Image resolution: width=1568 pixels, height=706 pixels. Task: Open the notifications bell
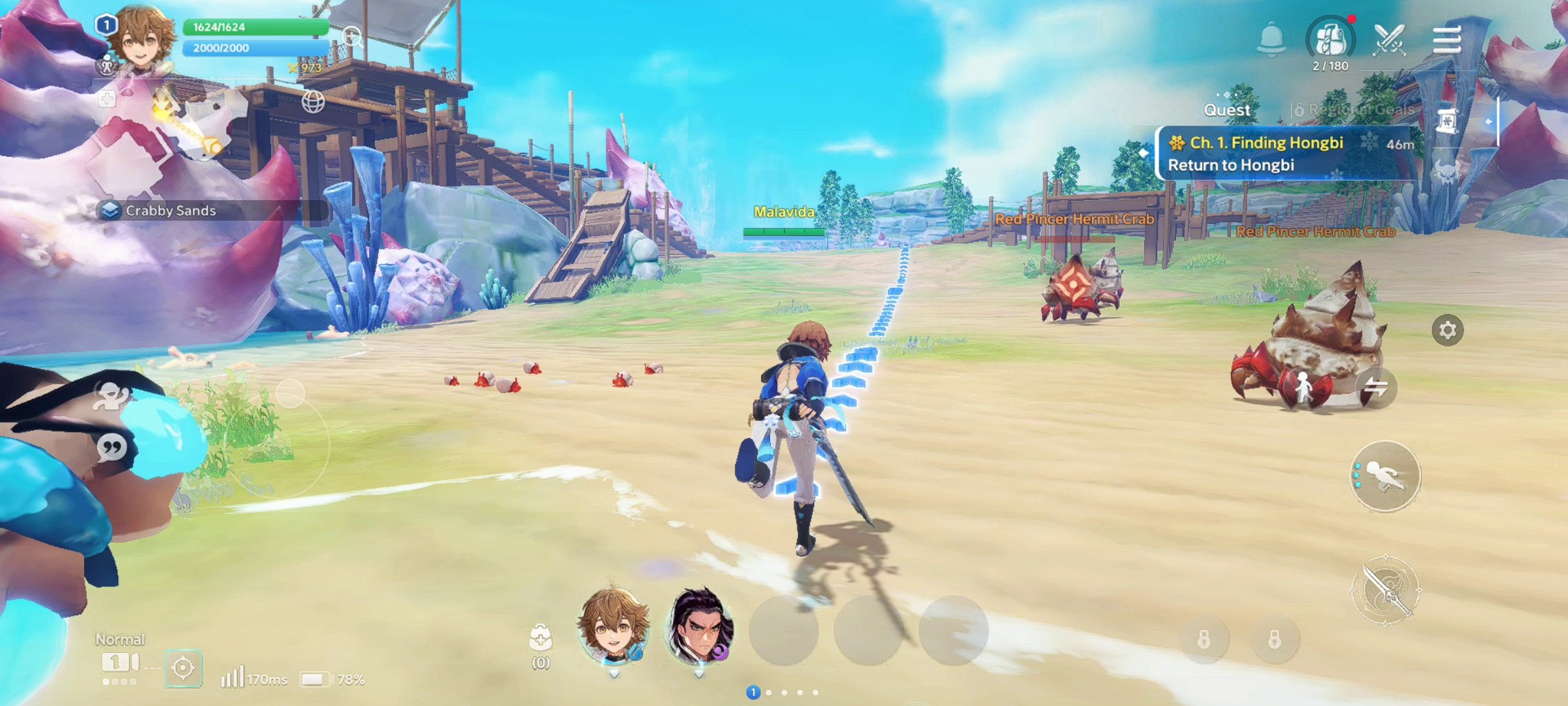[1271, 39]
